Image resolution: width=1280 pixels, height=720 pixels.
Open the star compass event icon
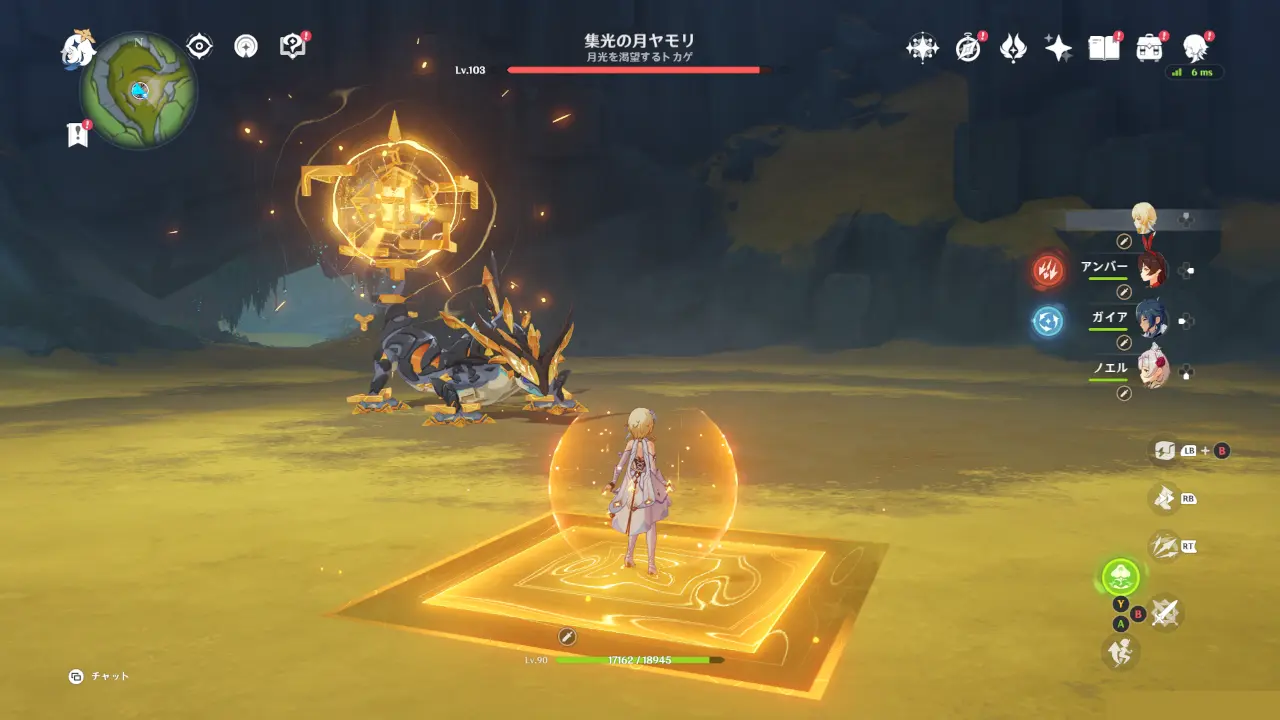[x=923, y=48]
